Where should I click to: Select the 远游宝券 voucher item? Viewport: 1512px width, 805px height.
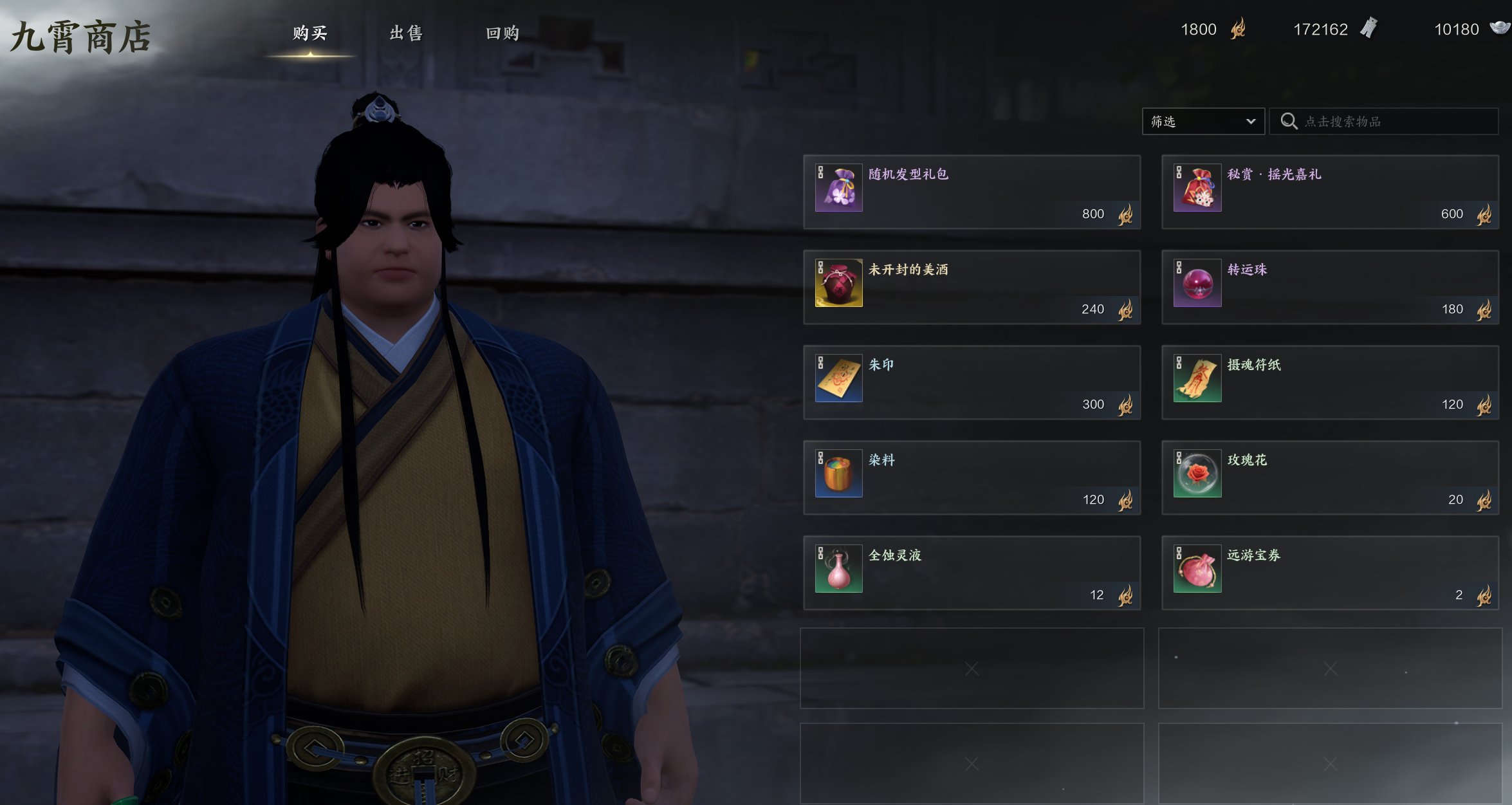[x=1330, y=573]
